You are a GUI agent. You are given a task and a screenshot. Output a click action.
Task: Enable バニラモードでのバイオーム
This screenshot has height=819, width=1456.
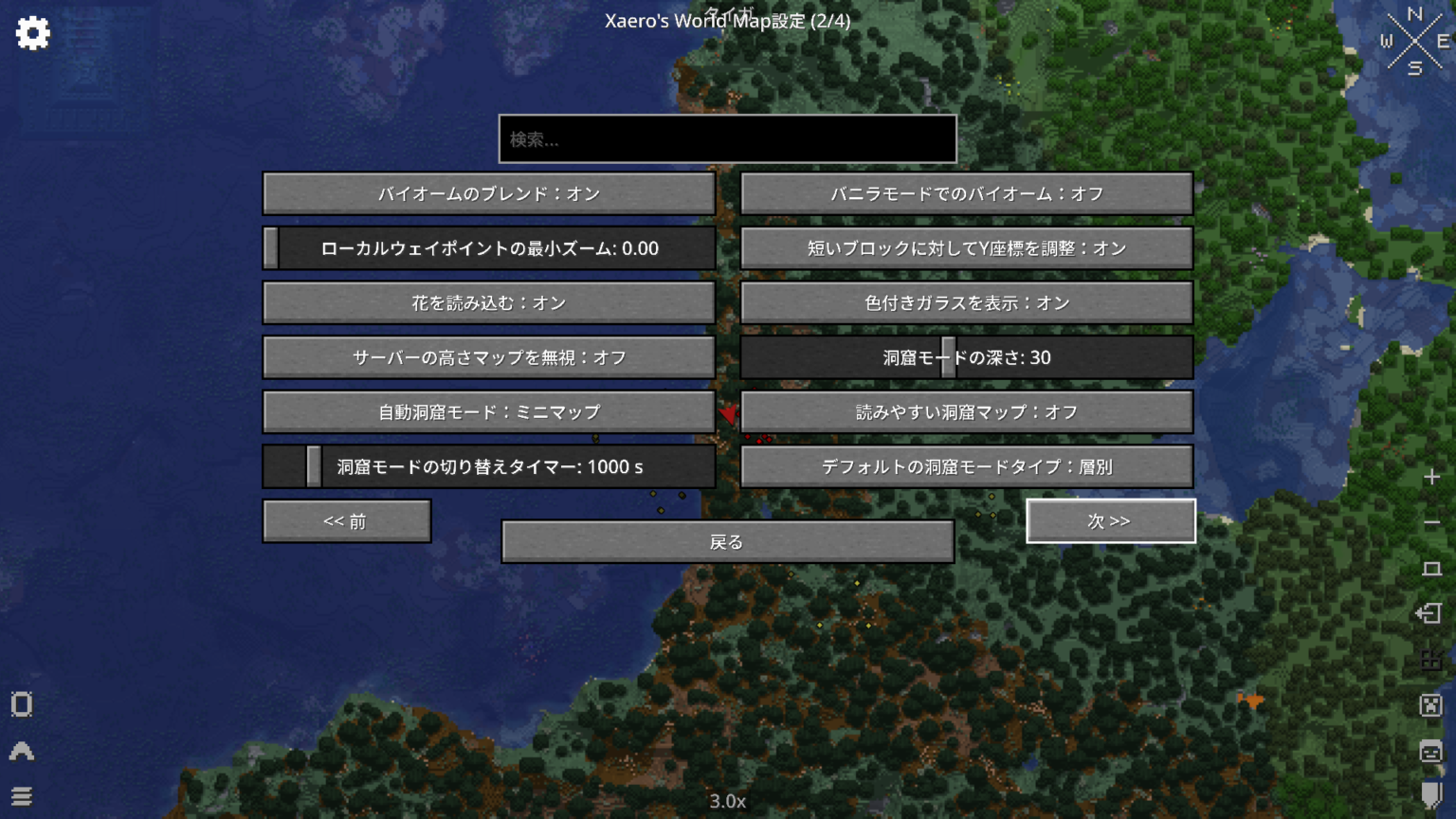click(x=967, y=193)
